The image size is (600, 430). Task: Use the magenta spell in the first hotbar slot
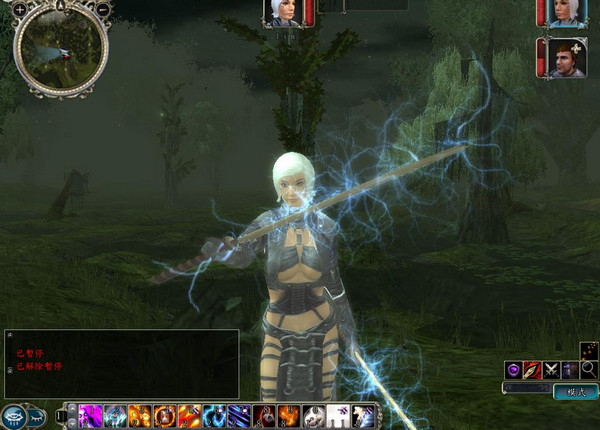point(90,415)
